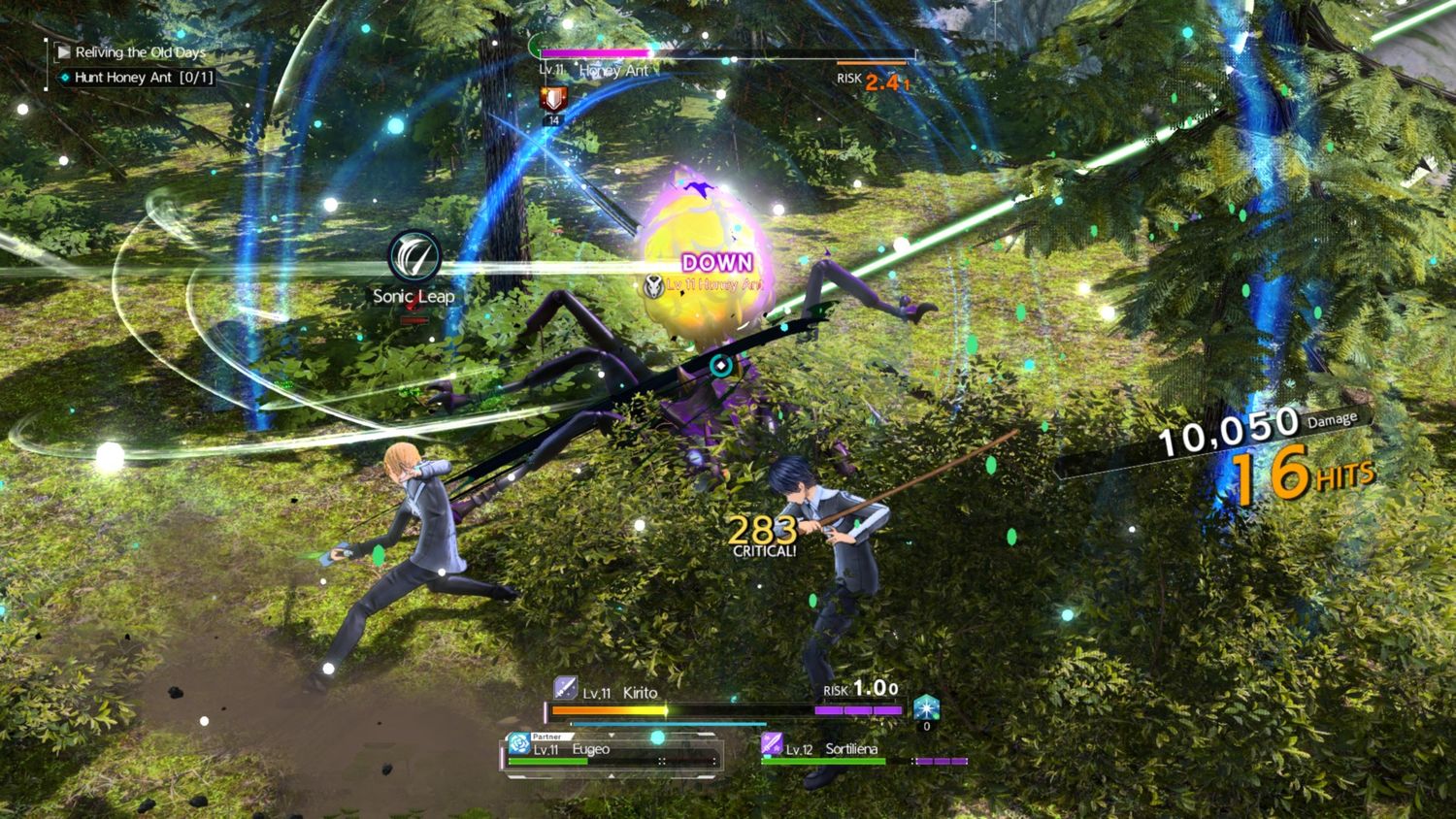Click the red shield status icon under Honey Ant
The width and height of the screenshot is (1456, 819).
pos(553,99)
